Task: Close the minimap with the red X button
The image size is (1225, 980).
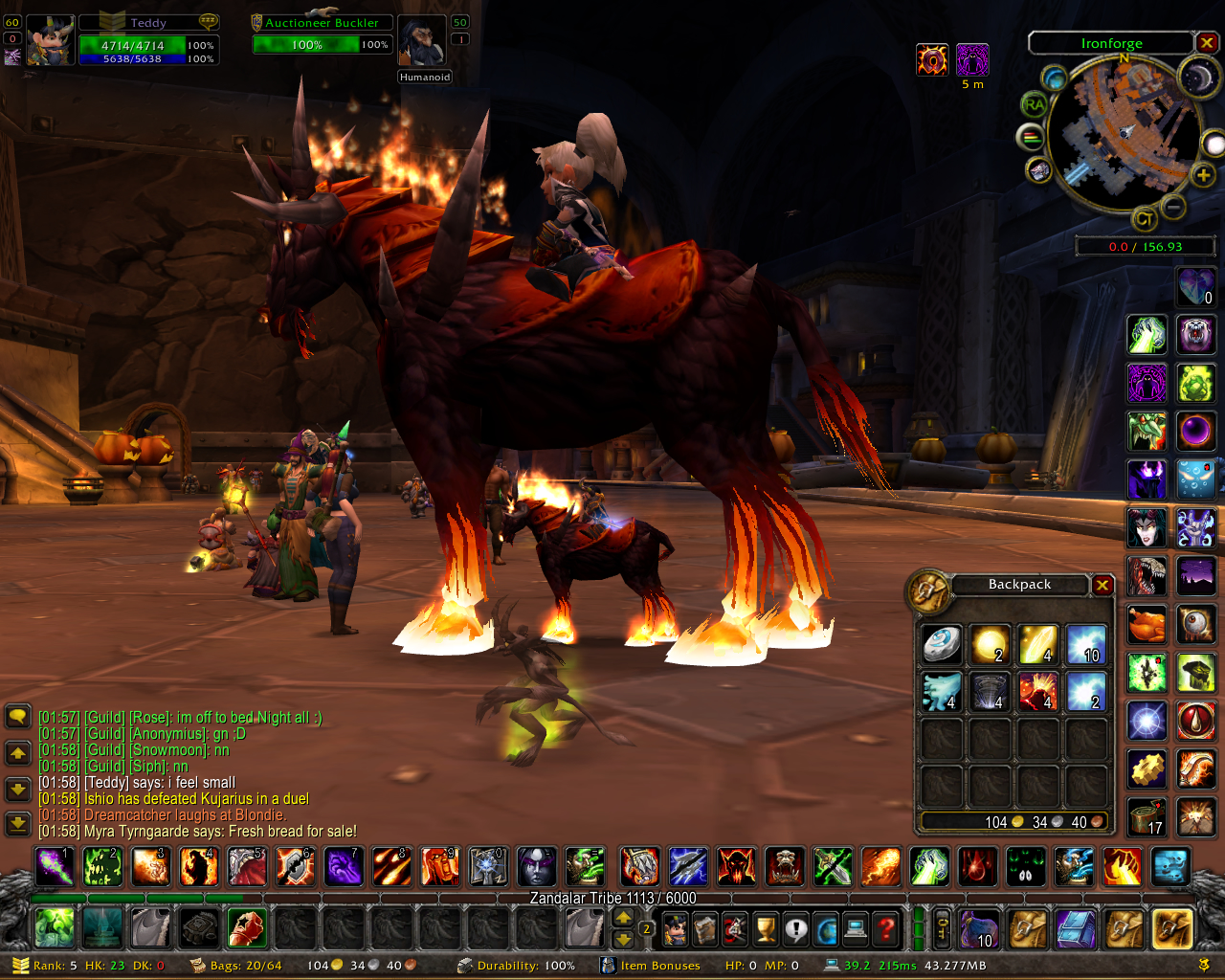Action: coord(1207,43)
